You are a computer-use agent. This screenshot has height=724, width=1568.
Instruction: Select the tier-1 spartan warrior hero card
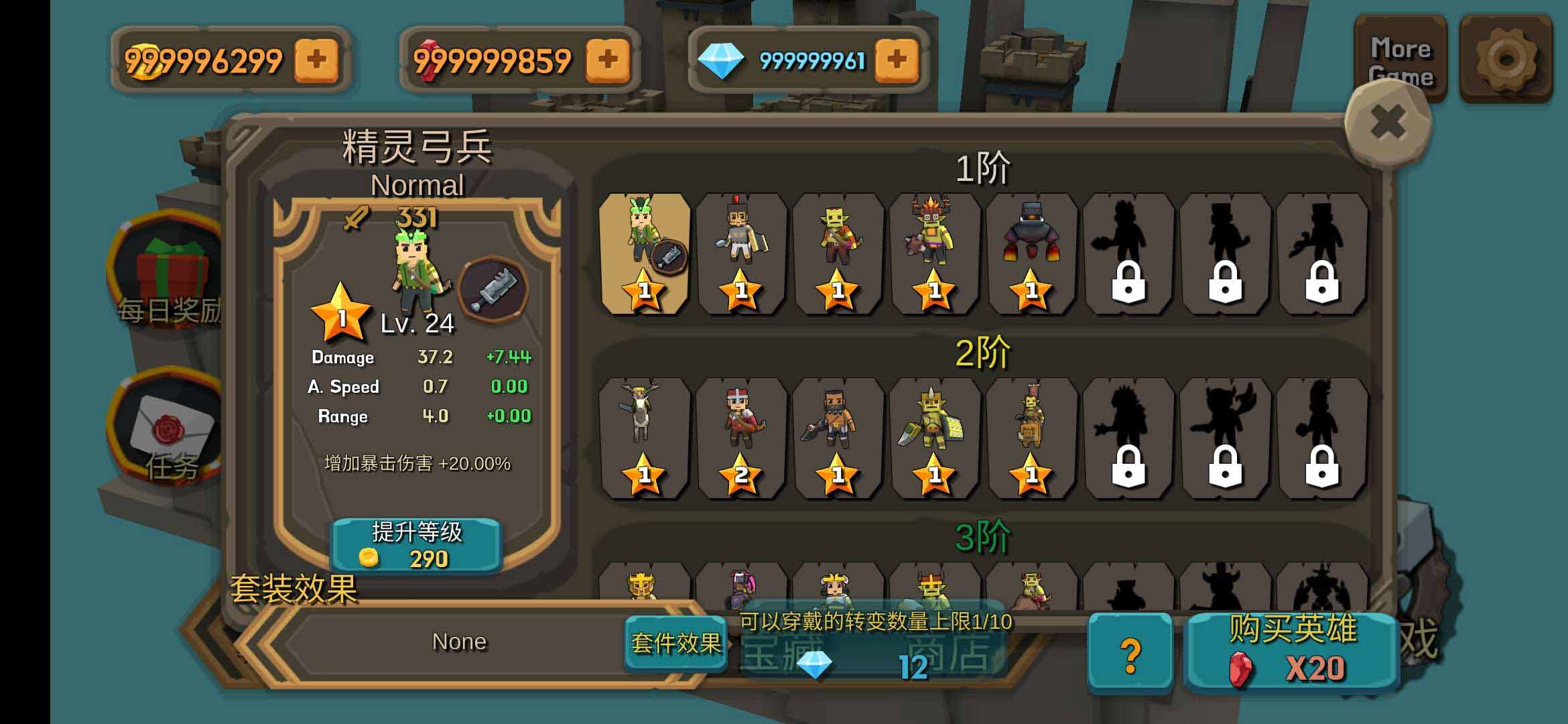tap(740, 253)
